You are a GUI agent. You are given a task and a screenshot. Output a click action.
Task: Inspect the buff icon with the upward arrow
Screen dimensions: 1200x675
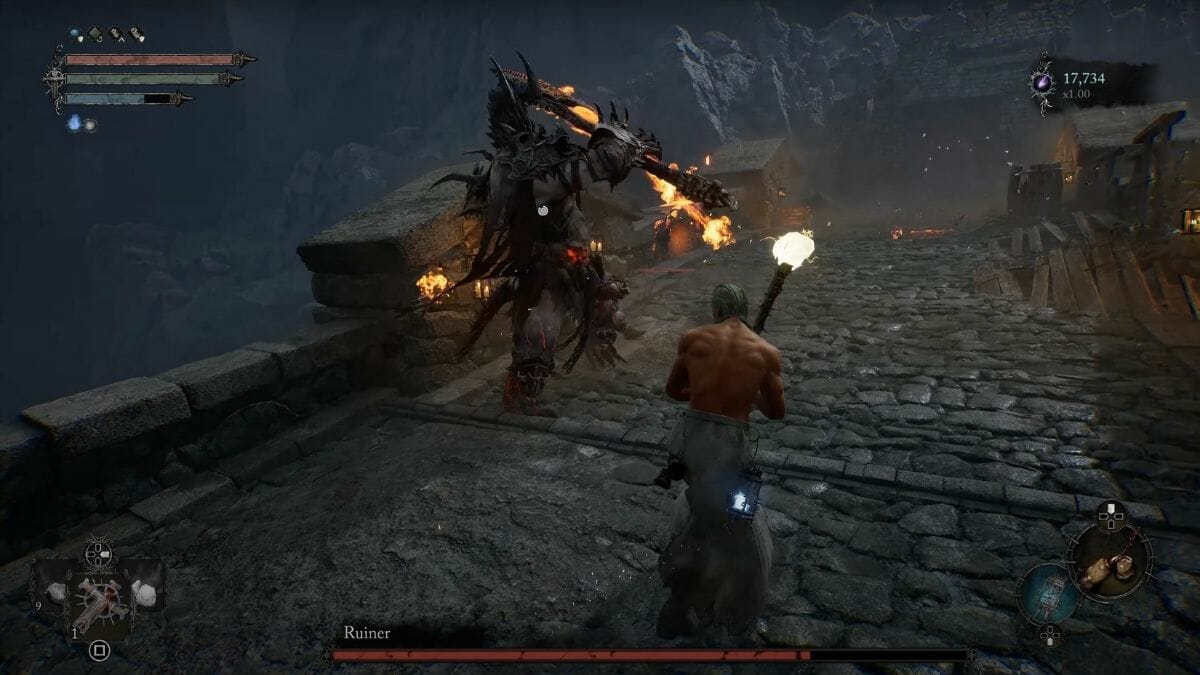pyautogui.click(x=116, y=35)
